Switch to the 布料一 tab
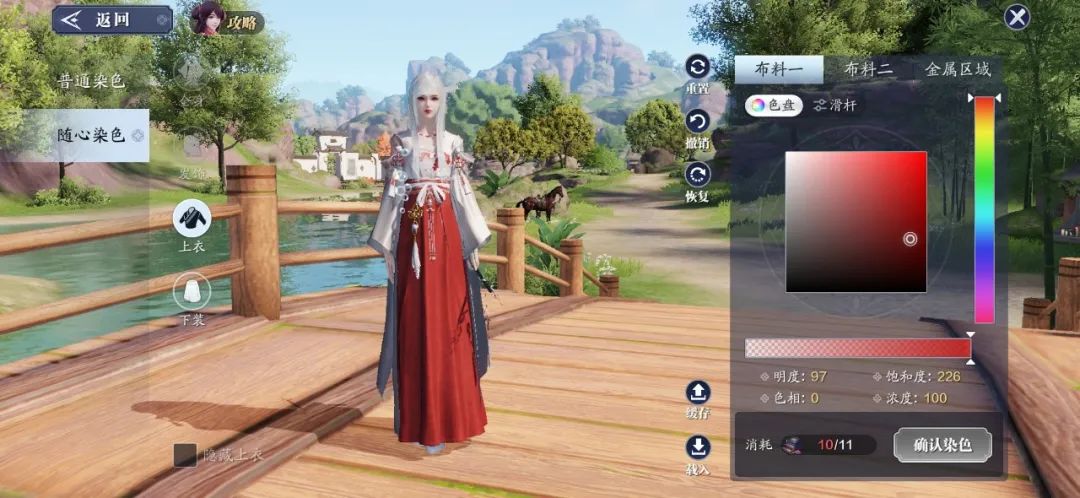 tap(778, 69)
